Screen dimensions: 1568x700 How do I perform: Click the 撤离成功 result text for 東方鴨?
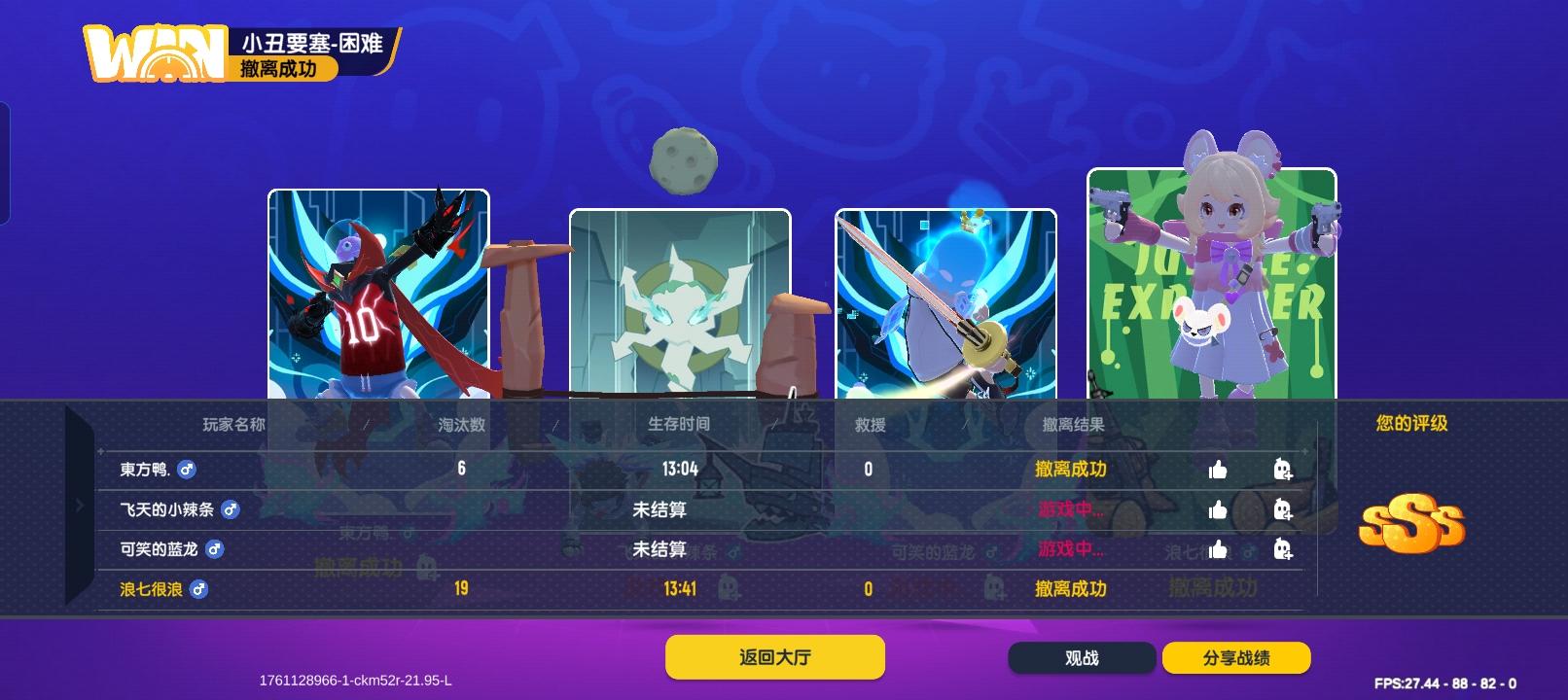tap(1070, 470)
